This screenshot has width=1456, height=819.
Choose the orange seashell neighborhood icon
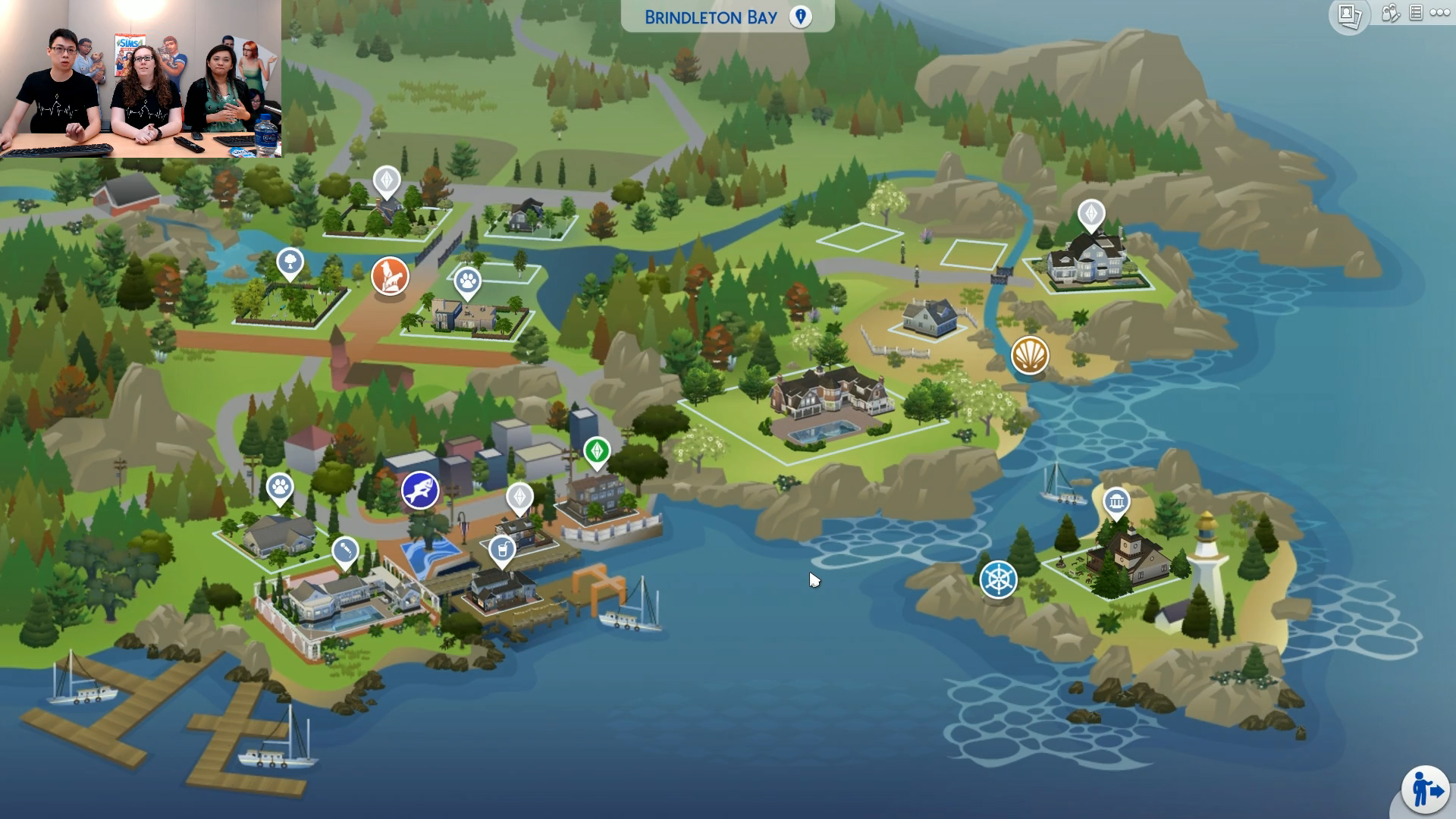tap(1030, 355)
